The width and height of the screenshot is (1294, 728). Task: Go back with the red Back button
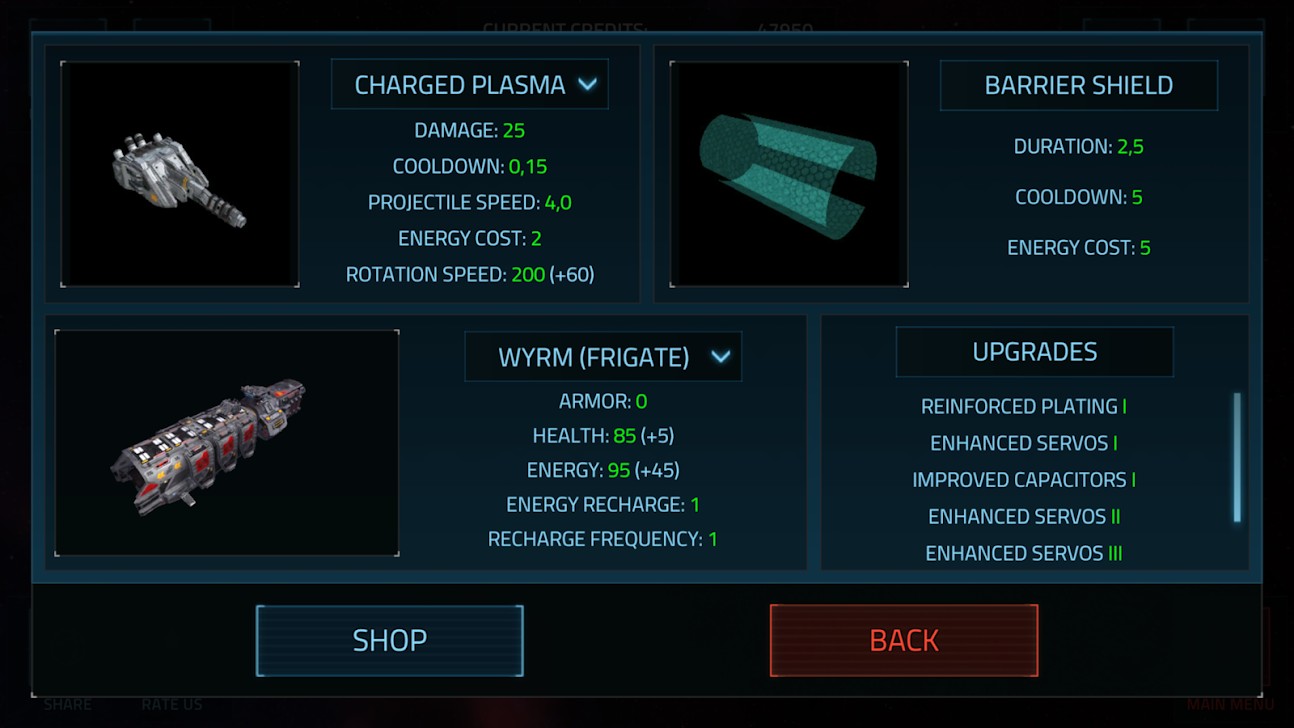click(x=904, y=640)
